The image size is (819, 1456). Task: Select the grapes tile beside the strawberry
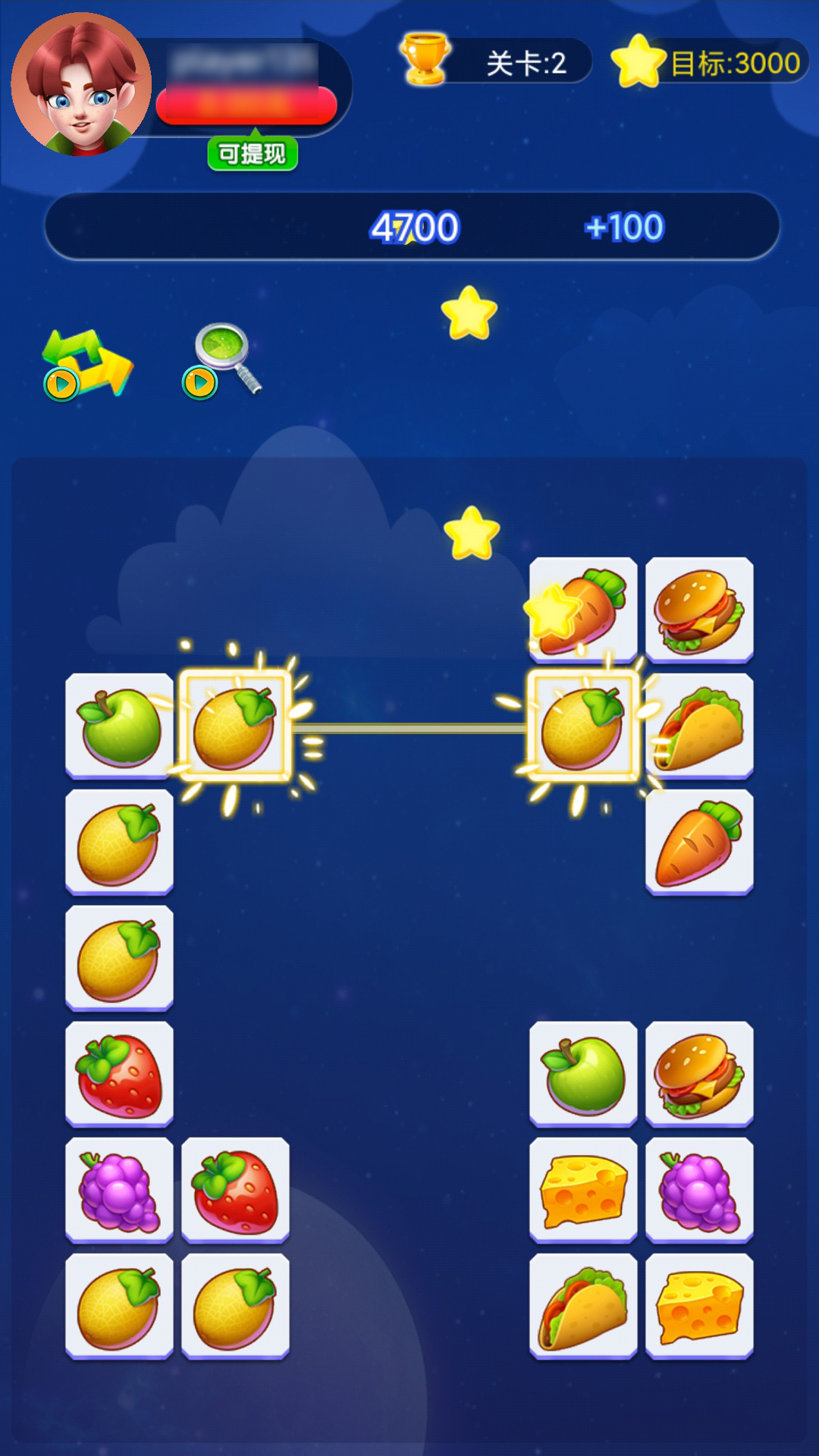point(120,1191)
